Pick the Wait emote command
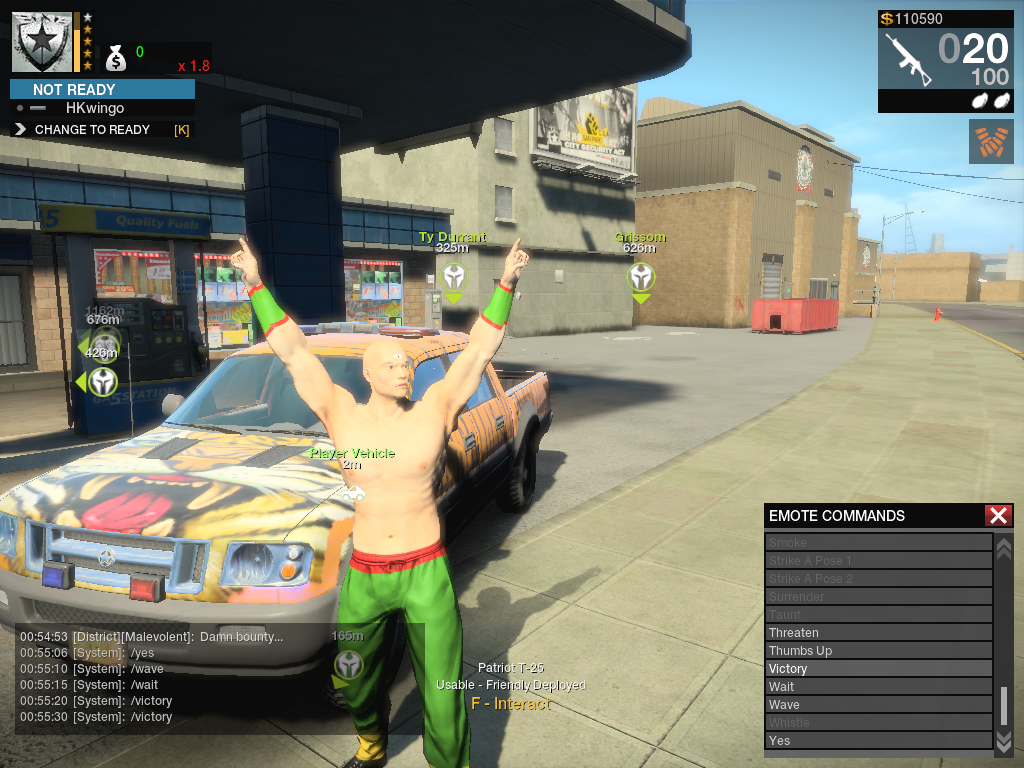The height and width of the screenshot is (768, 1024). [878, 687]
